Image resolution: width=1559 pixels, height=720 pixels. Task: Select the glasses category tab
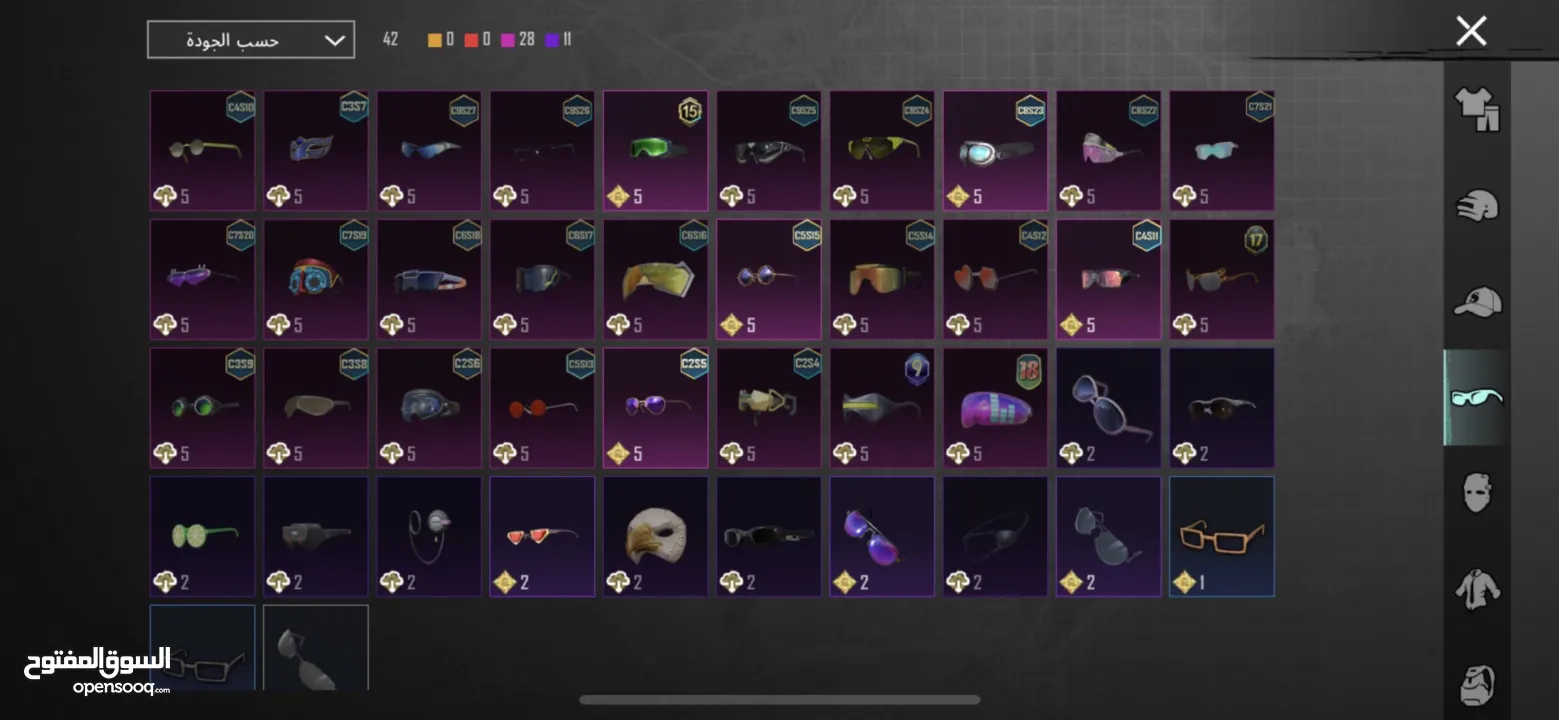(x=1477, y=397)
